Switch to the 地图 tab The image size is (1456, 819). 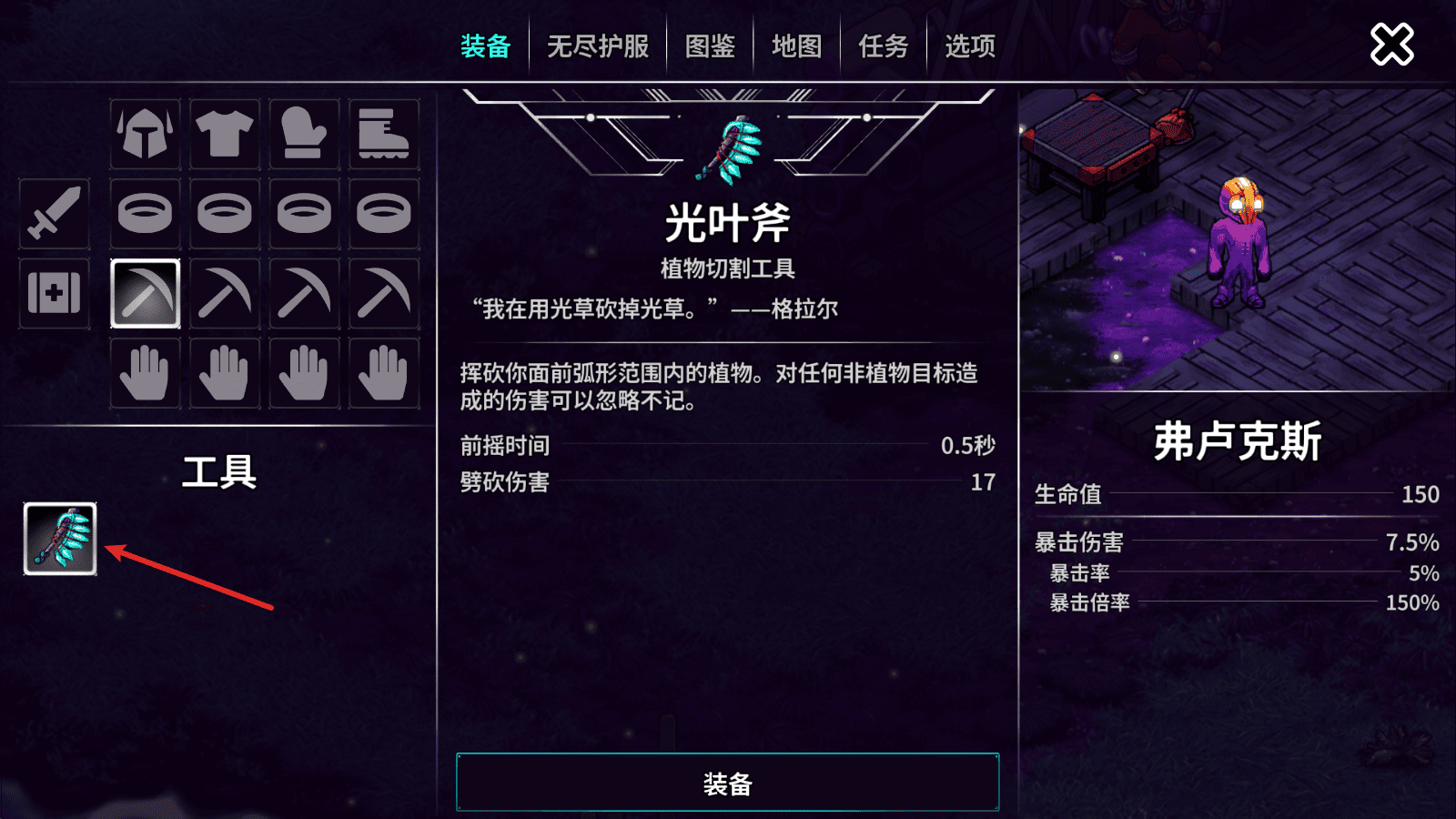point(794,48)
